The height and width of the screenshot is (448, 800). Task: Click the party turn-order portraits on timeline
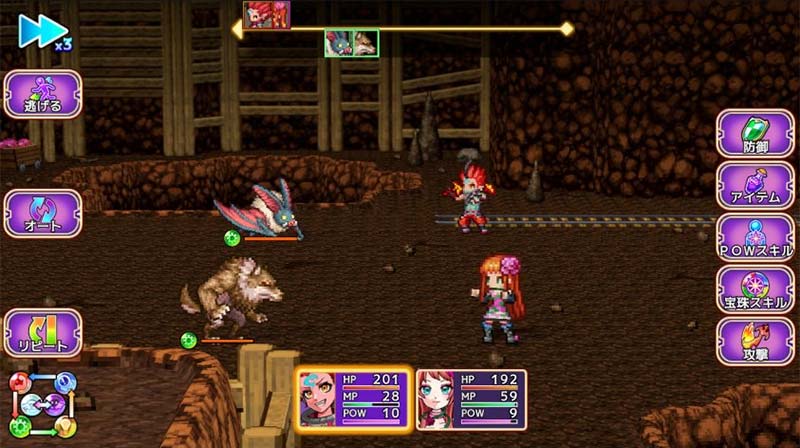tap(267, 15)
